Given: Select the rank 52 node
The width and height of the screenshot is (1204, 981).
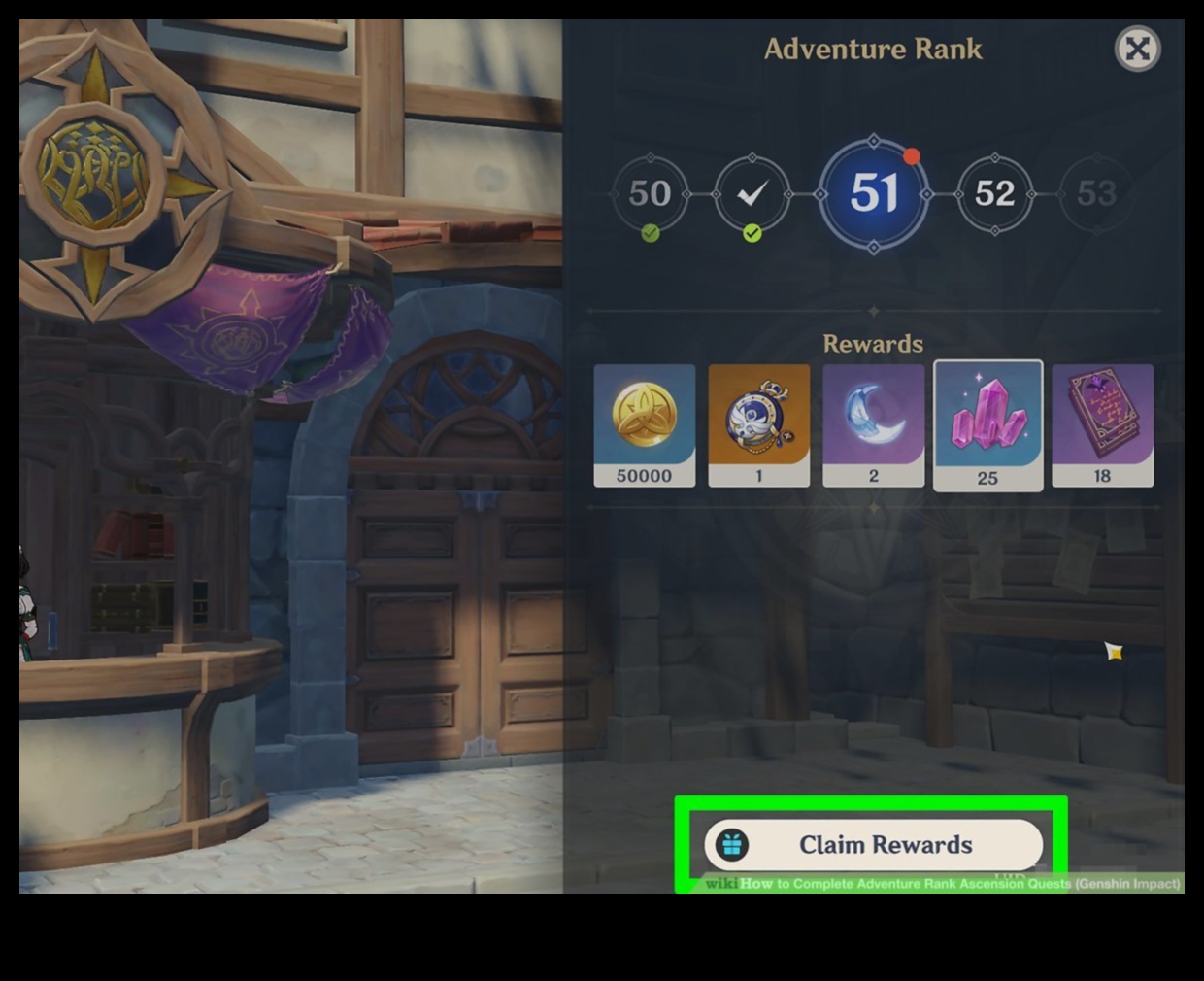Looking at the screenshot, I should point(994,194).
